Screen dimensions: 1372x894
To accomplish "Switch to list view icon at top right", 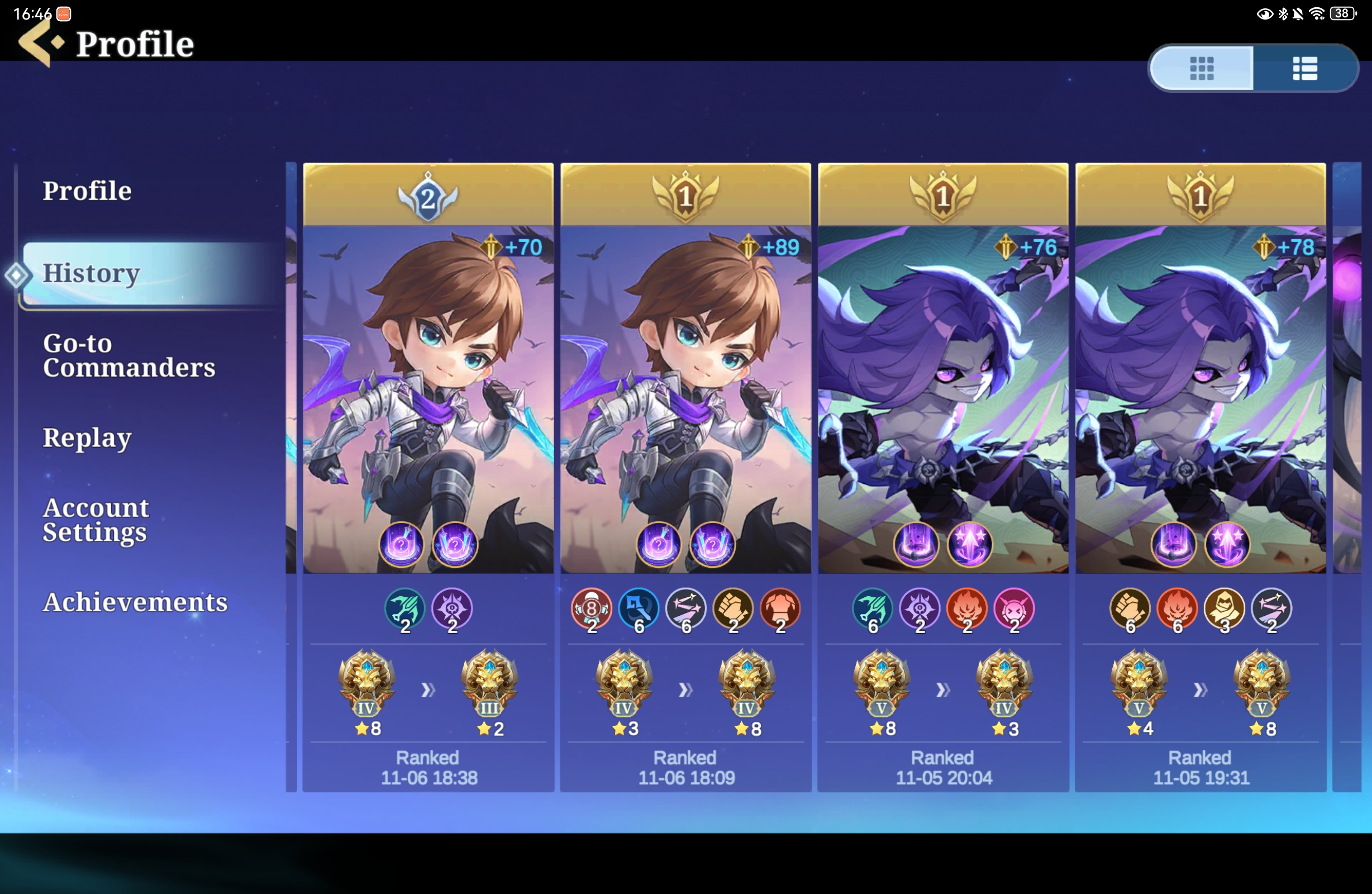I will click(x=1304, y=68).
